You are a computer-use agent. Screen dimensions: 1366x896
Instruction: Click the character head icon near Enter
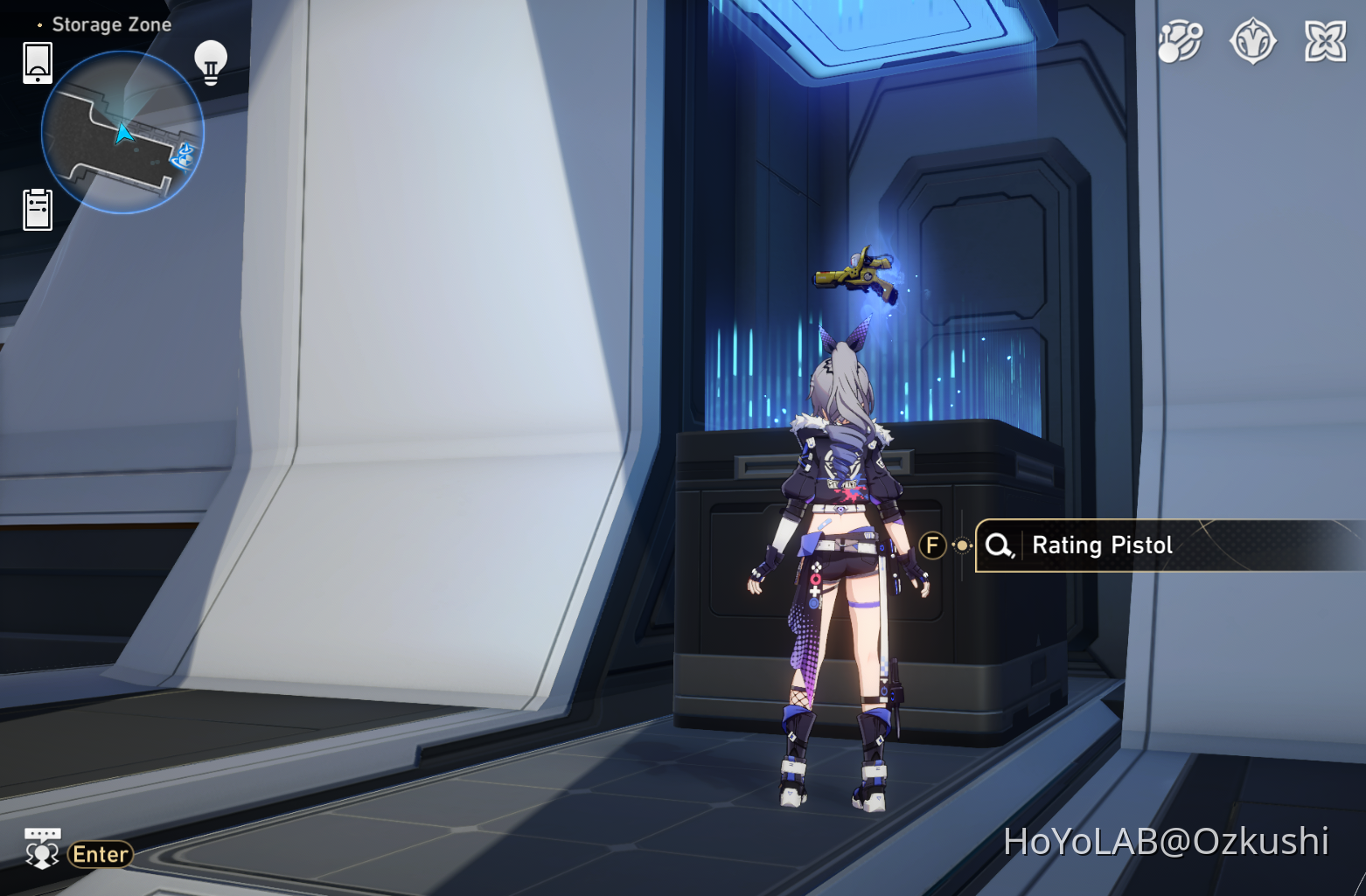41,847
